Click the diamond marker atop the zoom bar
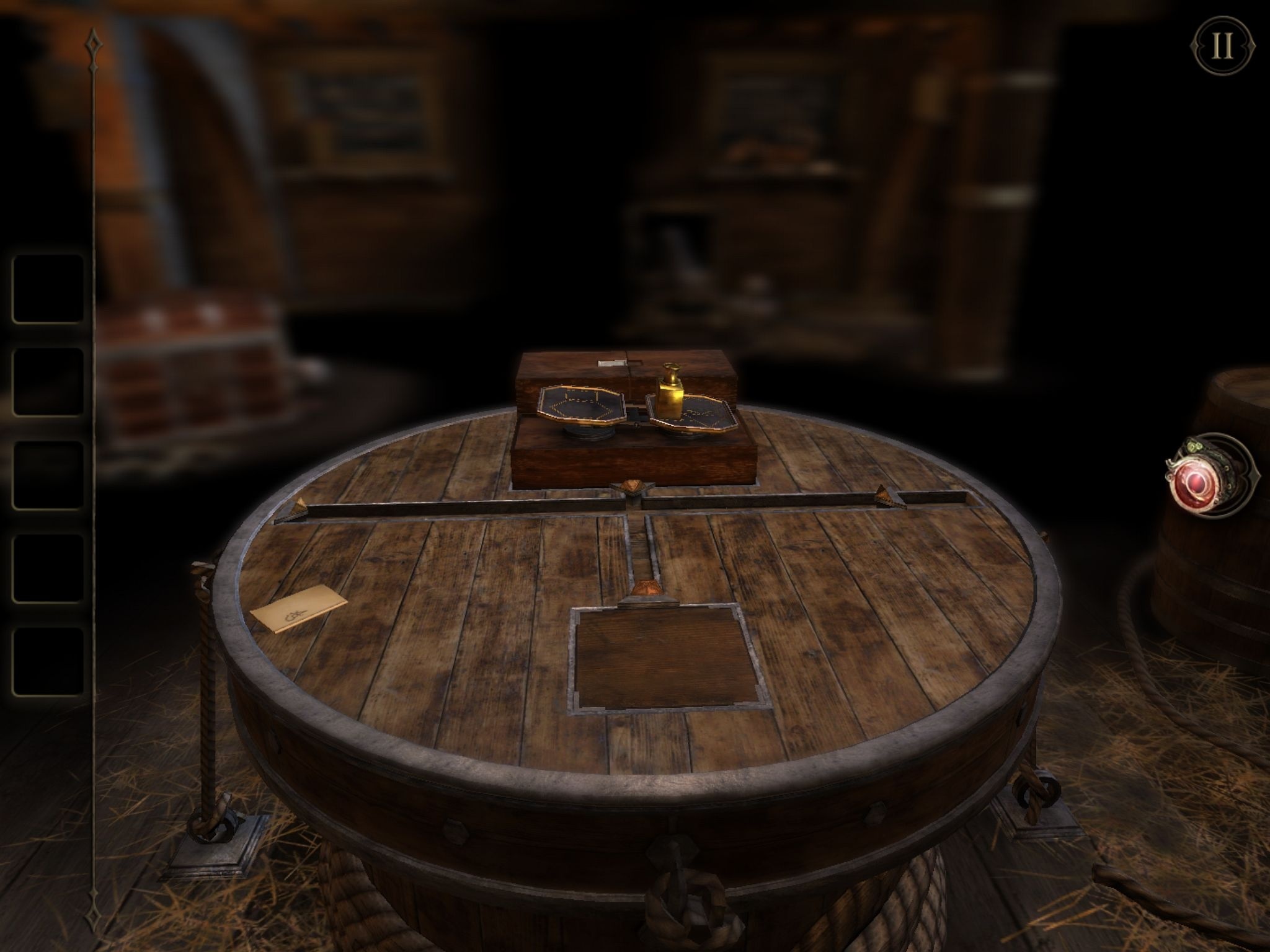1270x952 pixels. [x=93, y=42]
